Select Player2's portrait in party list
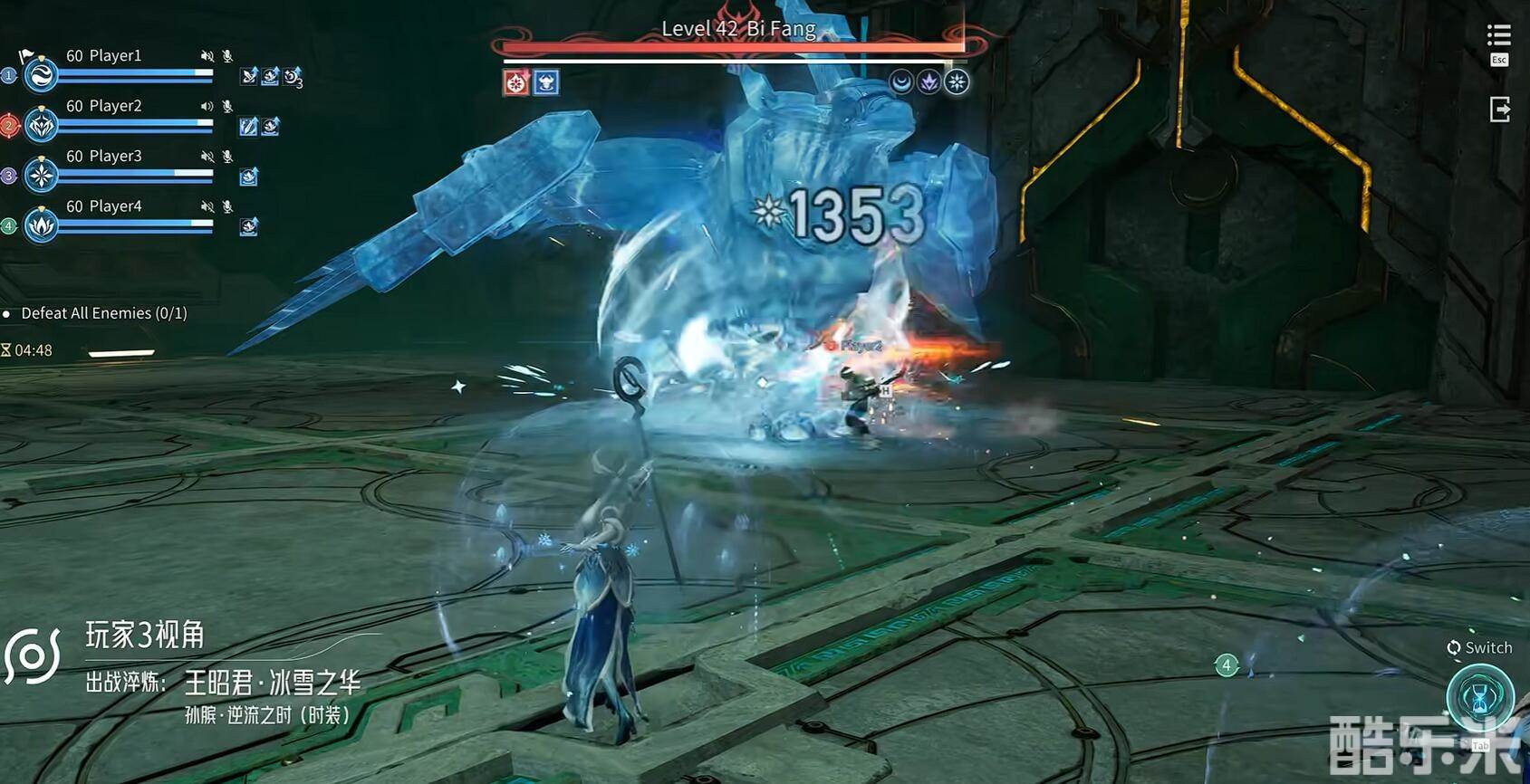The height and width of the screenshot is (784, 1530). click(41, 125)
